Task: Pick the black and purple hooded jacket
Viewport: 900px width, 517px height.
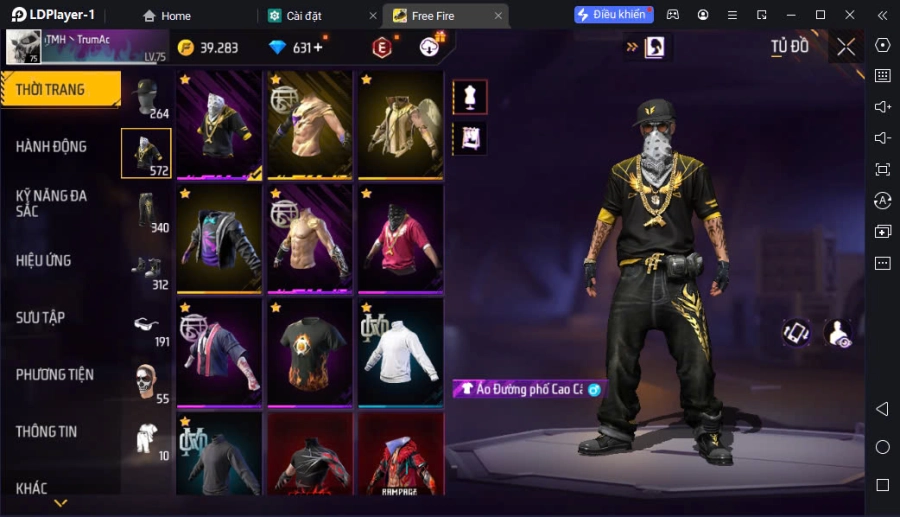Action: (x=219, y=238)
